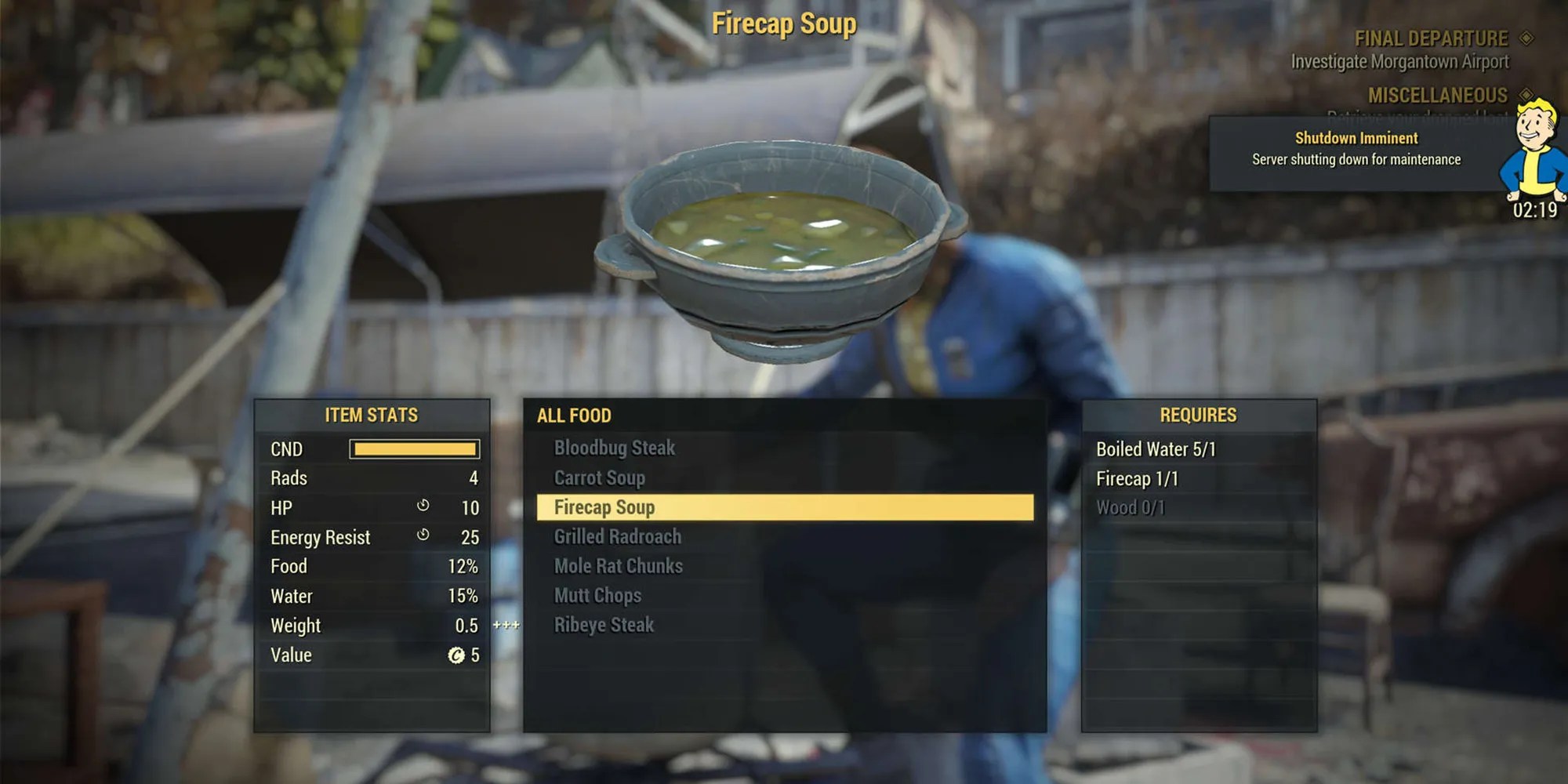Click the diamond marker beside FINAL DEPARTURE
This screenshot has height=784, width=1568.
[x=1524, y=38]
